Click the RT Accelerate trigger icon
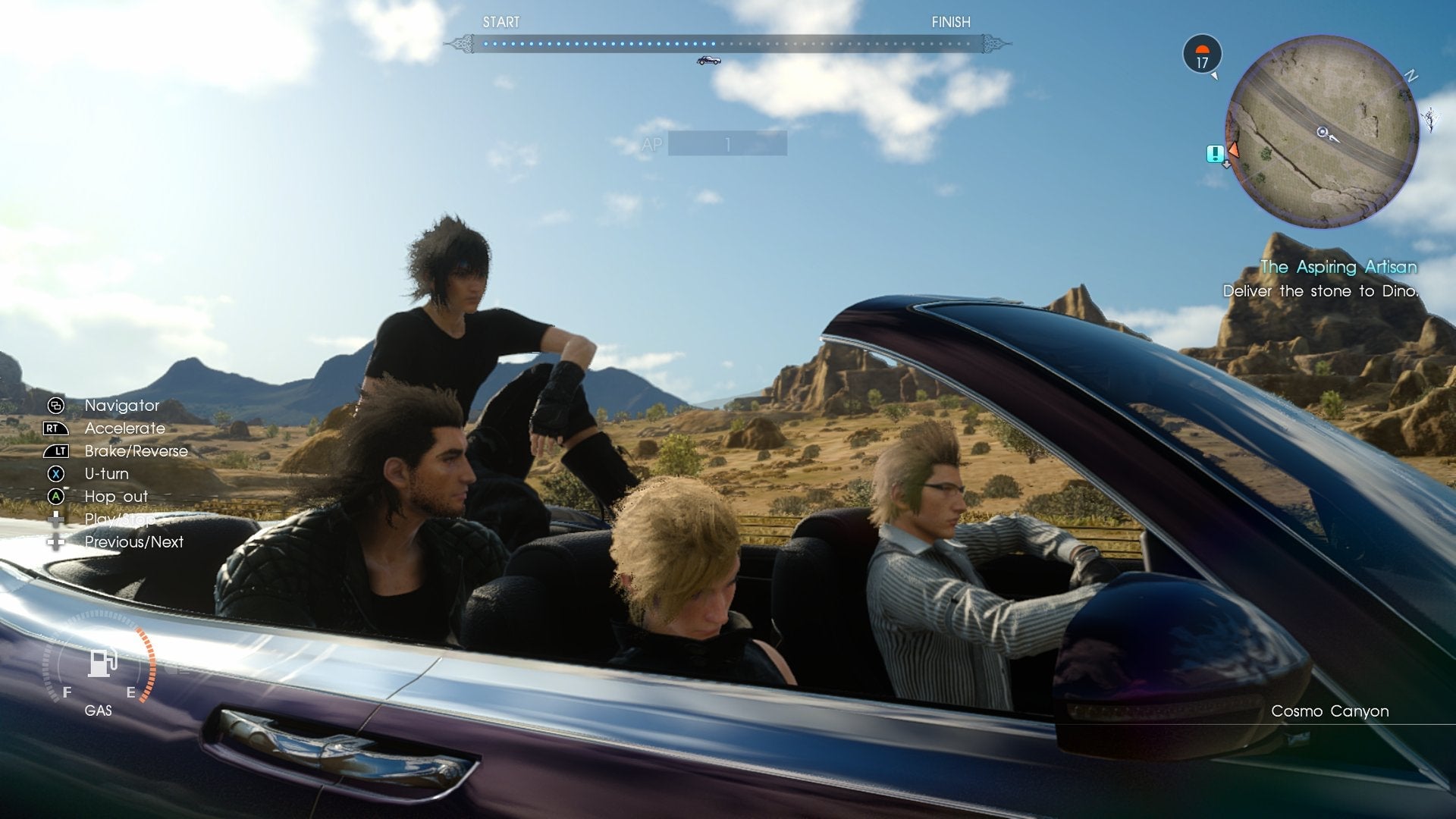This screenshot has width=1456, height=819. point(56,428)
